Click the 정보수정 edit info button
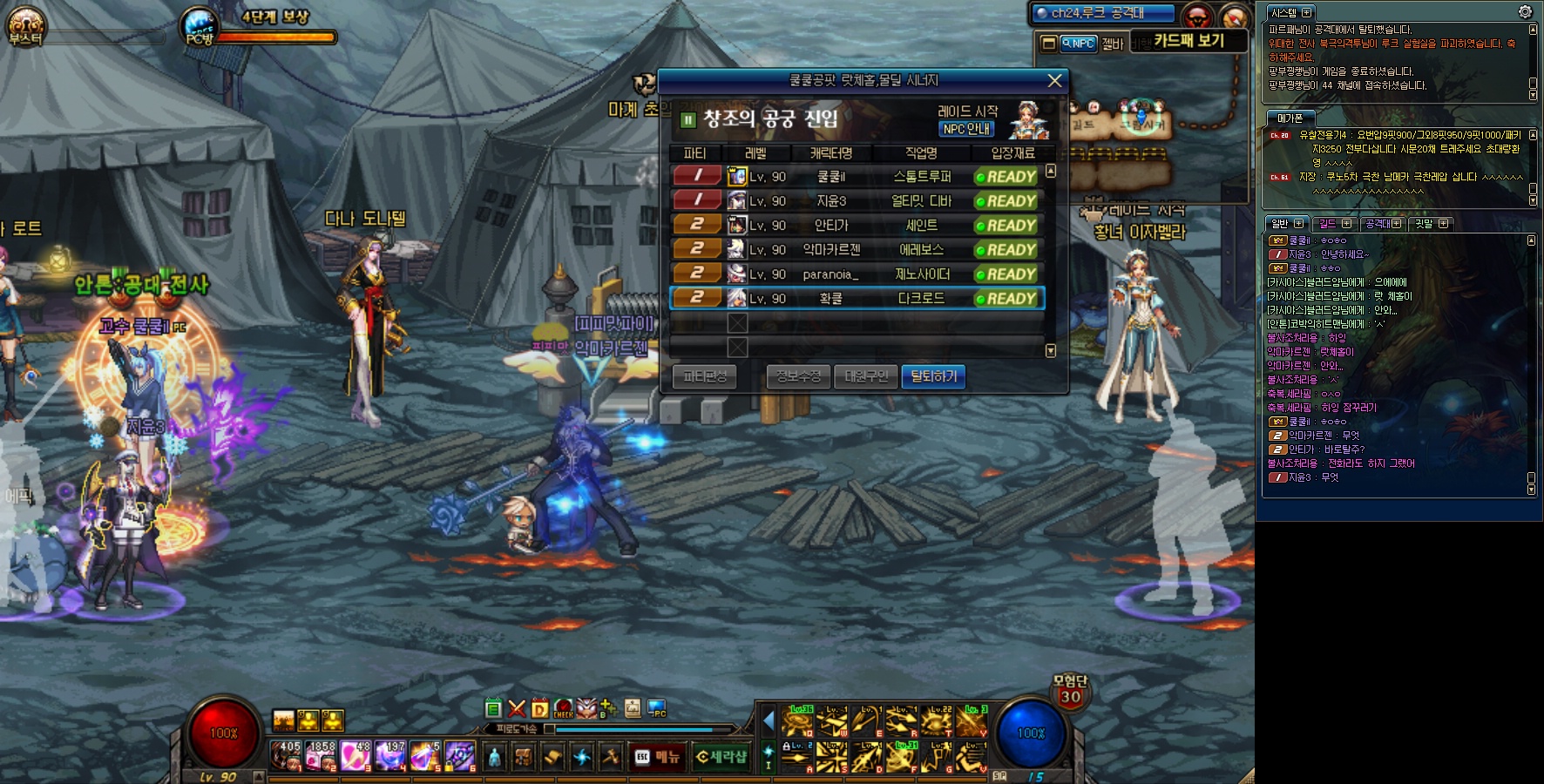The width and height of the screenshot is (1544, 784). (x=798, y=376)
